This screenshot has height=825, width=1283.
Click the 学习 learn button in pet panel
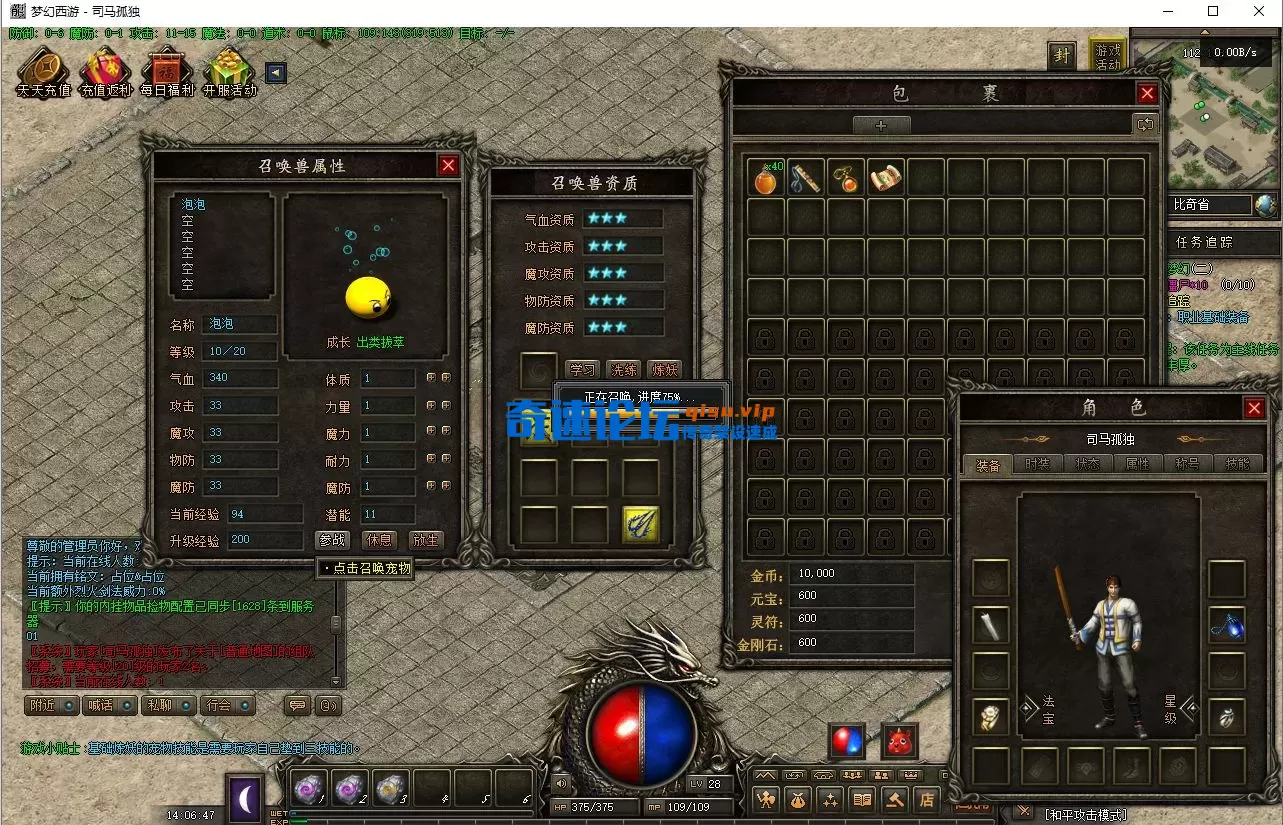pos(584,368)
